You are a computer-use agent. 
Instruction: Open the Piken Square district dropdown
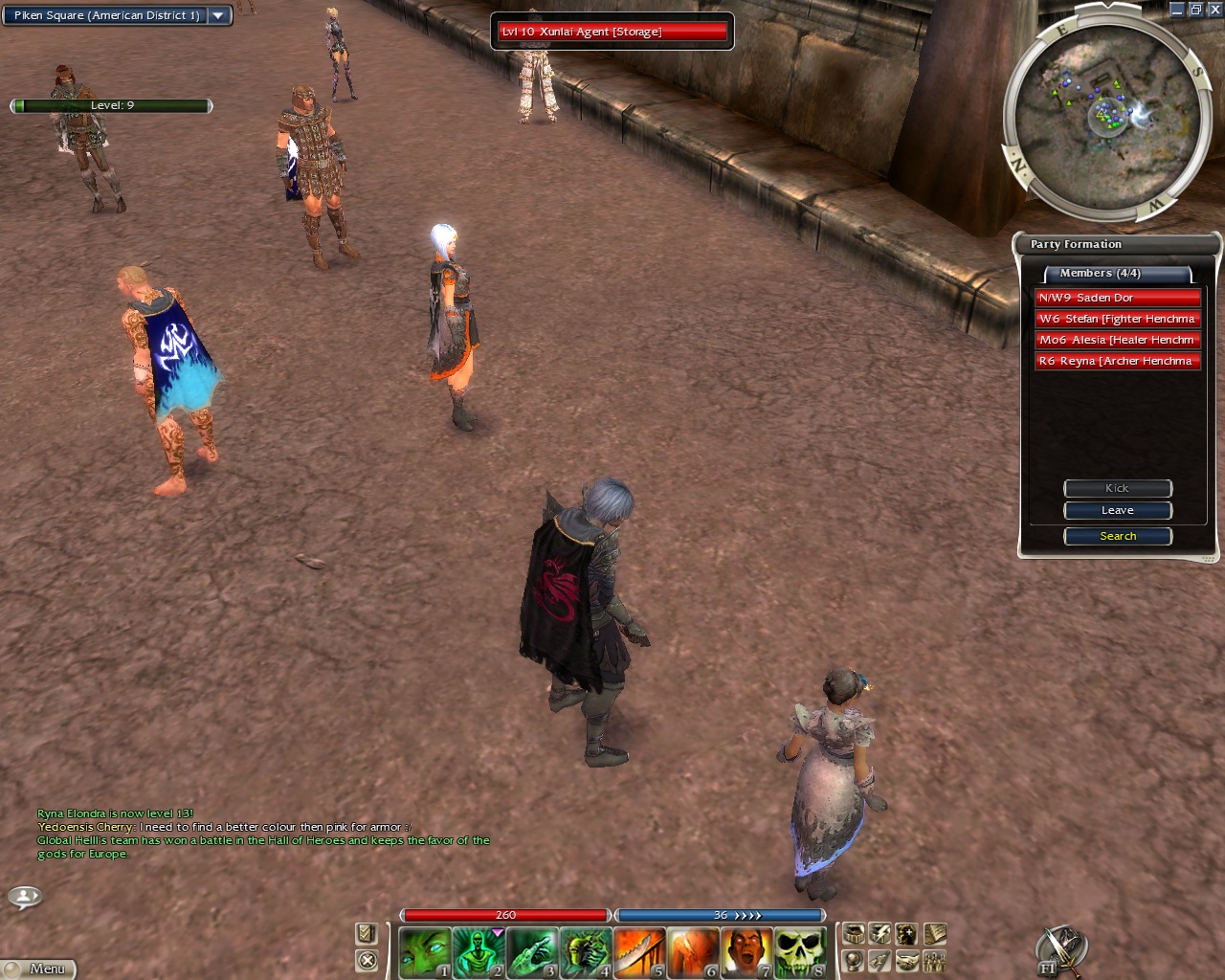218,15
